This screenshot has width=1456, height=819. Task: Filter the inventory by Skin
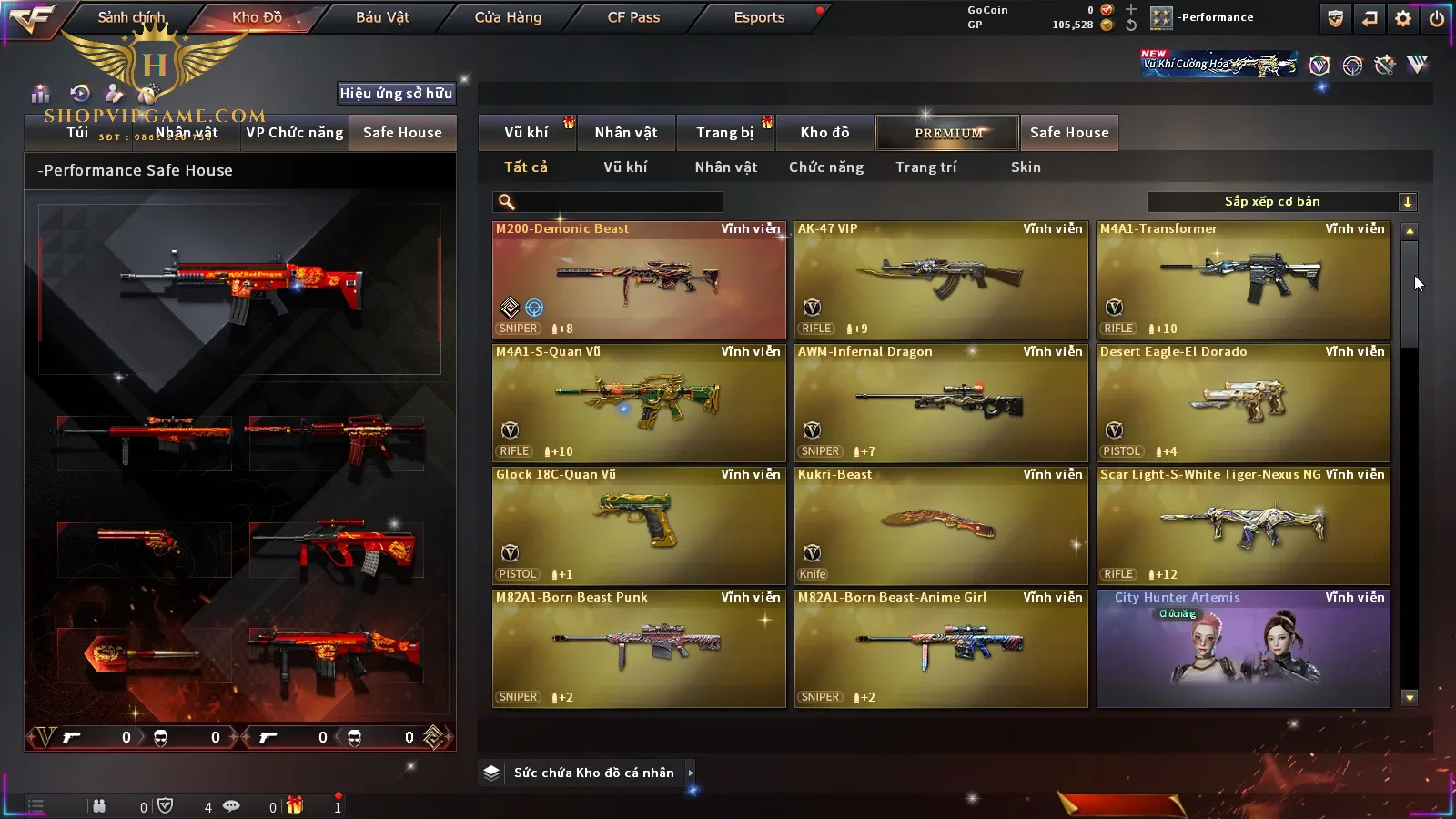(x=1026, y=167)
